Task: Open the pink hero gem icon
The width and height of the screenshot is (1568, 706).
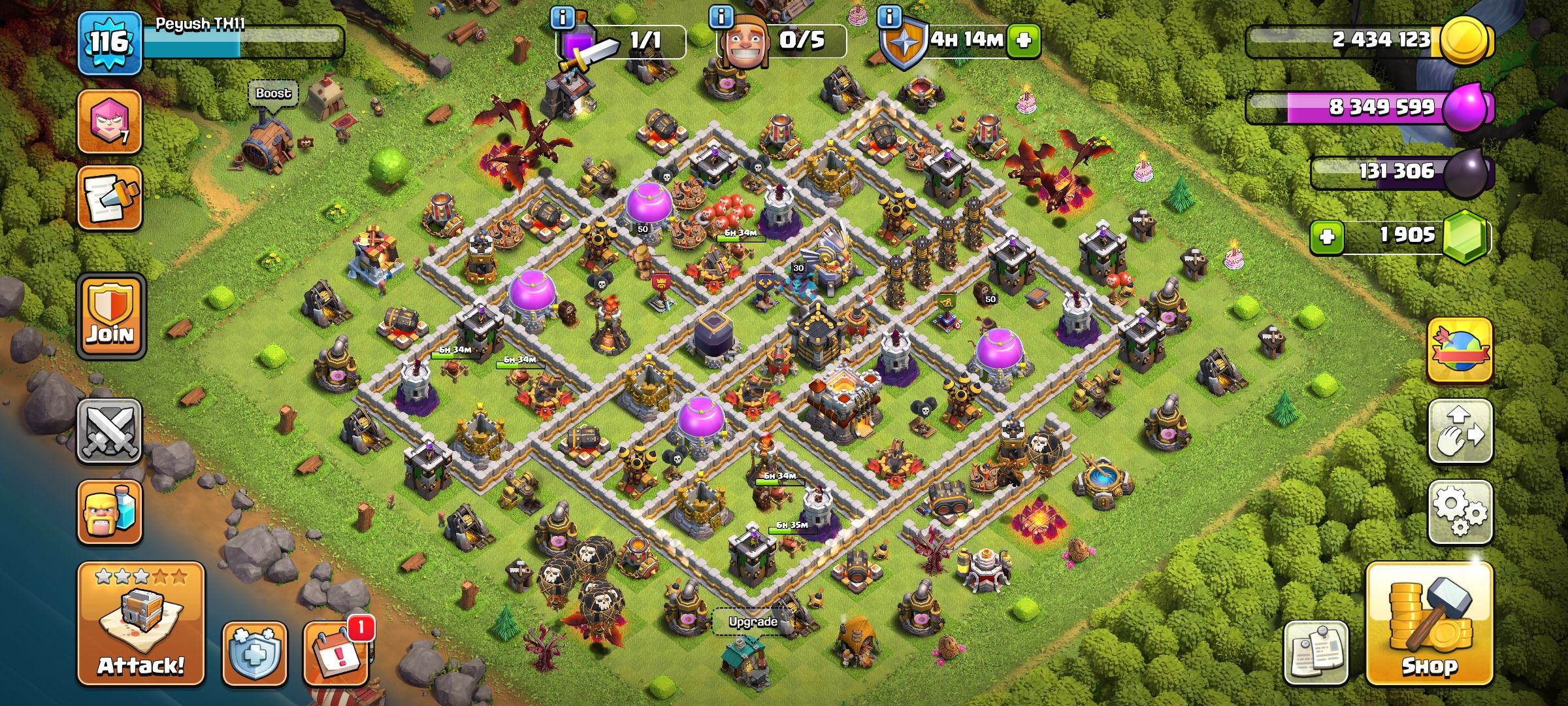Action: coord(110,122)
